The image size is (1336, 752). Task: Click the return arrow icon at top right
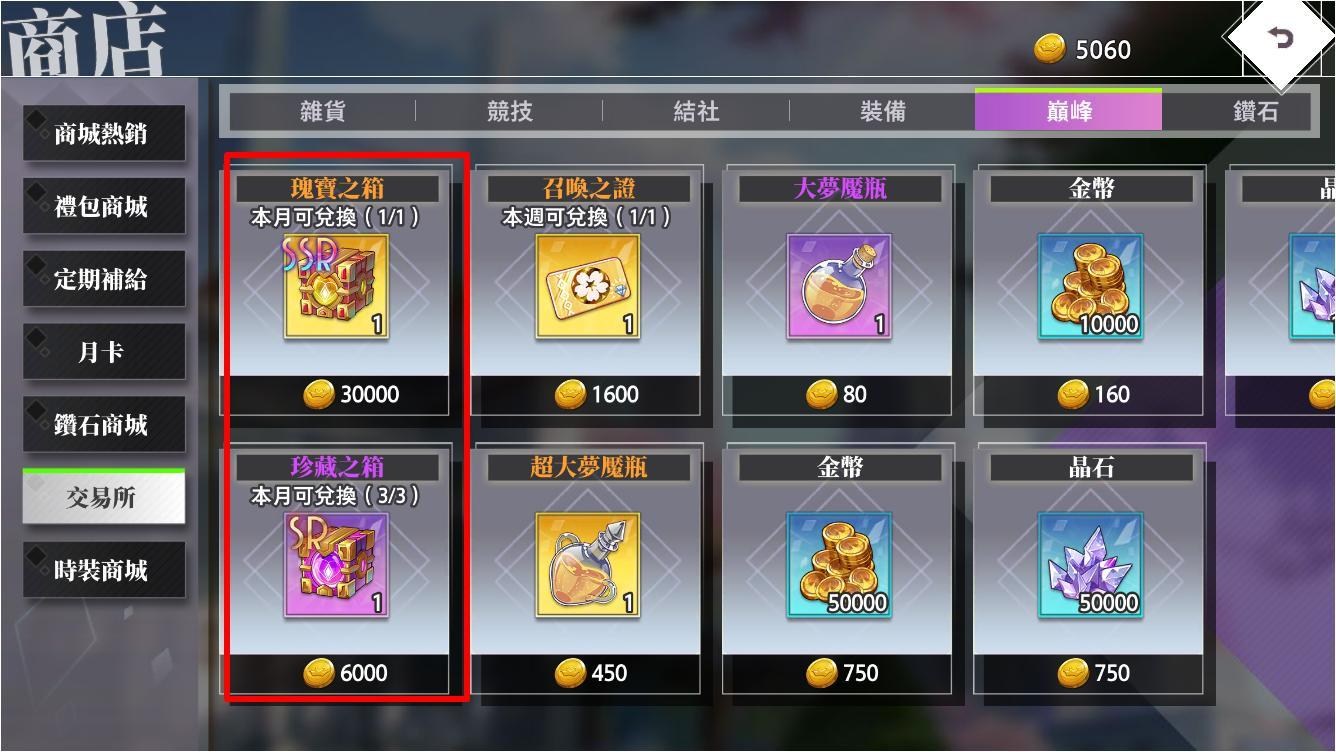click(1281, 35)
